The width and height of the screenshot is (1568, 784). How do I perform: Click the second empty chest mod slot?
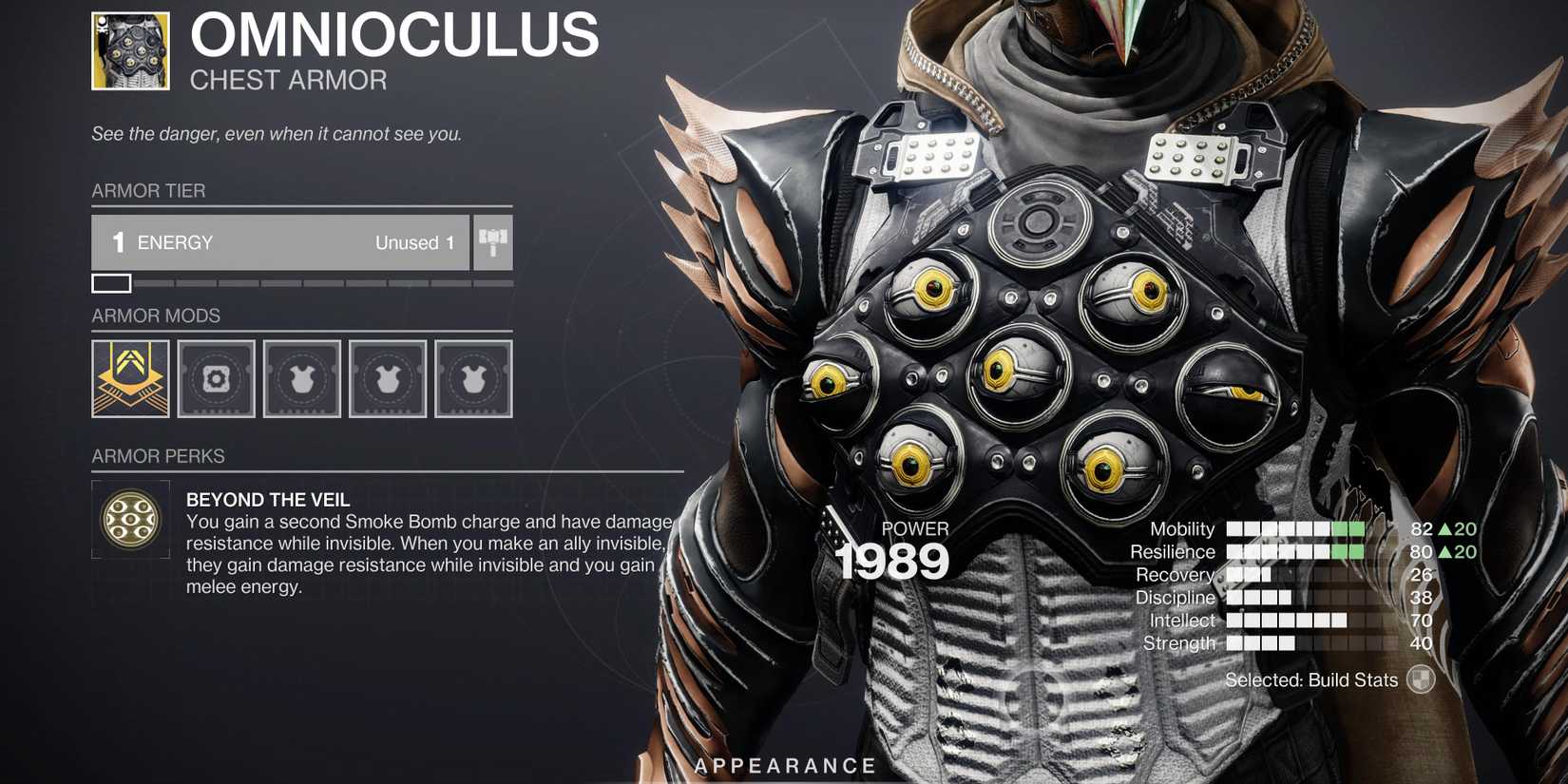pos(387,379)
